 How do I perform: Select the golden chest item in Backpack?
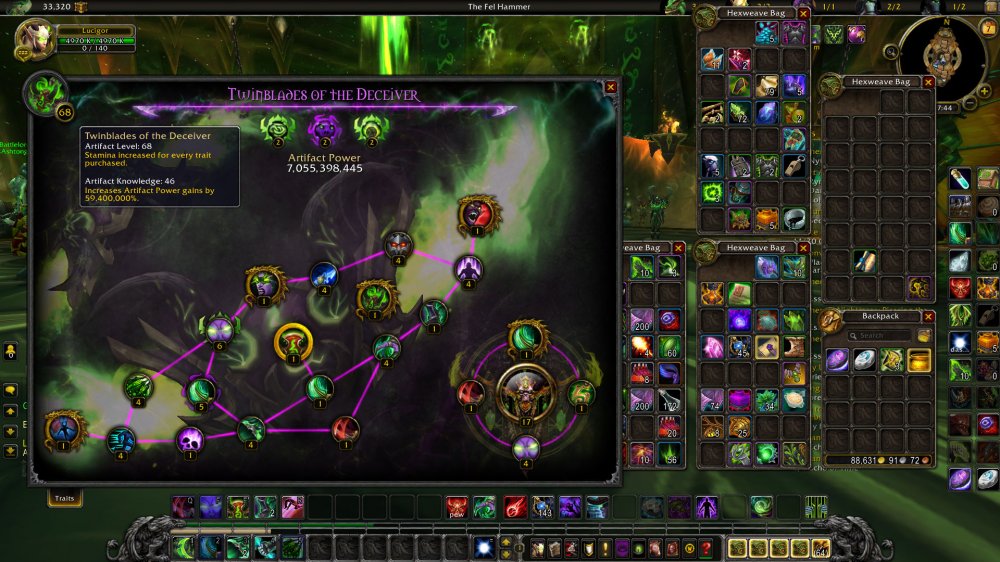coord(920,360)
